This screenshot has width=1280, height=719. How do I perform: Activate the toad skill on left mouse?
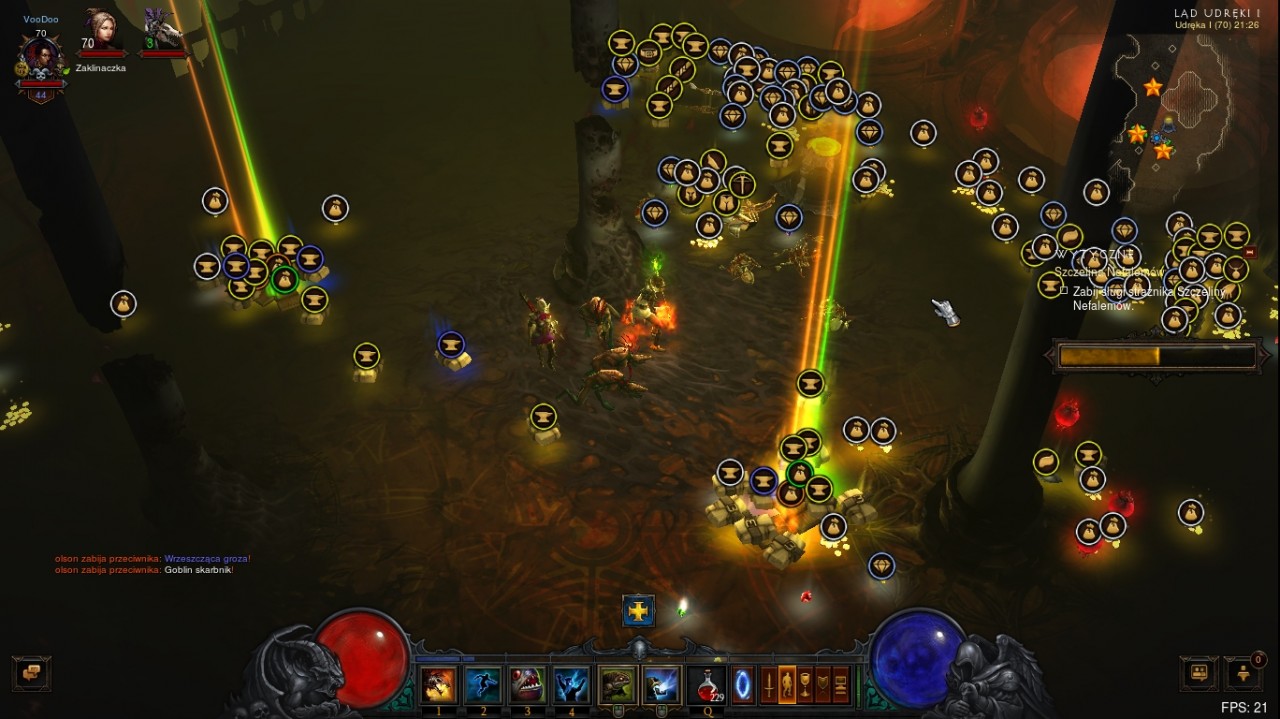pos(617,685)
